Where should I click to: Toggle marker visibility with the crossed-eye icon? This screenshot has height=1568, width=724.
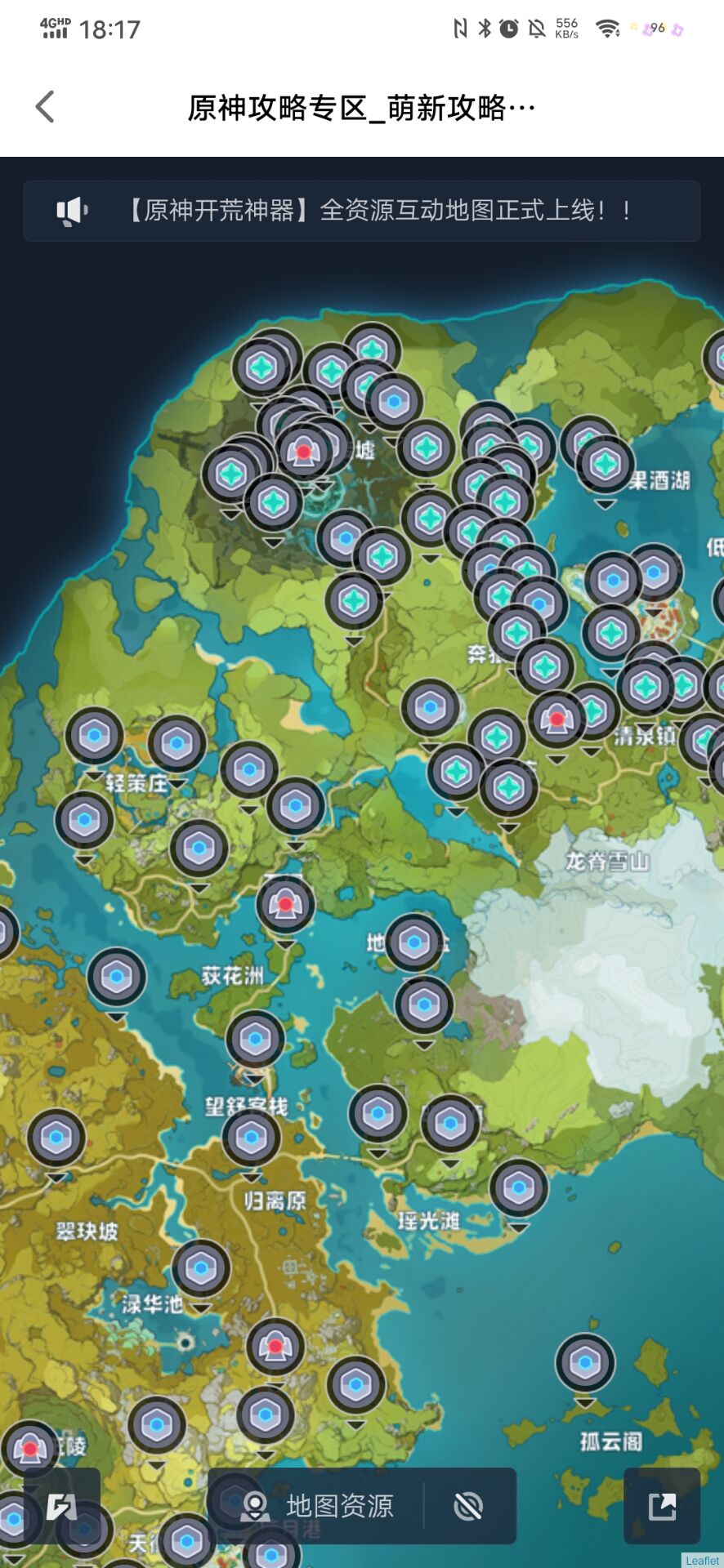pyautogui.click(x=468, y=1506)
